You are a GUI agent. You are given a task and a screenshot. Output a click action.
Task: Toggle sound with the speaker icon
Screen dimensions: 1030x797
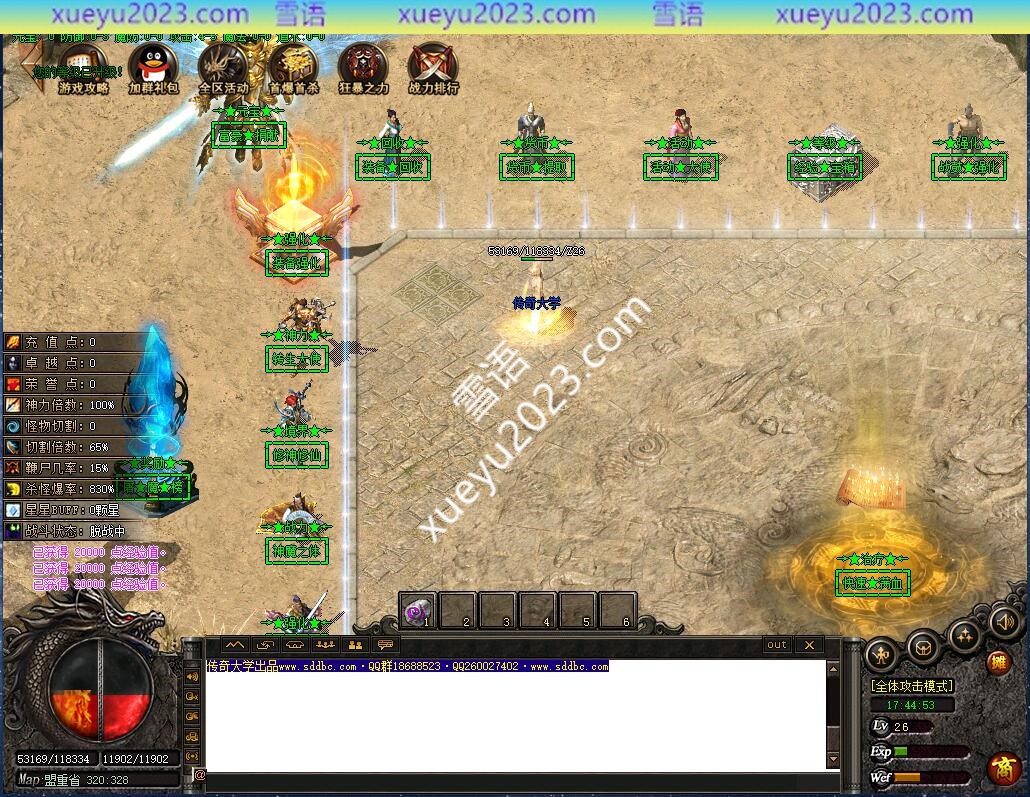click(x=1004, y=622)
